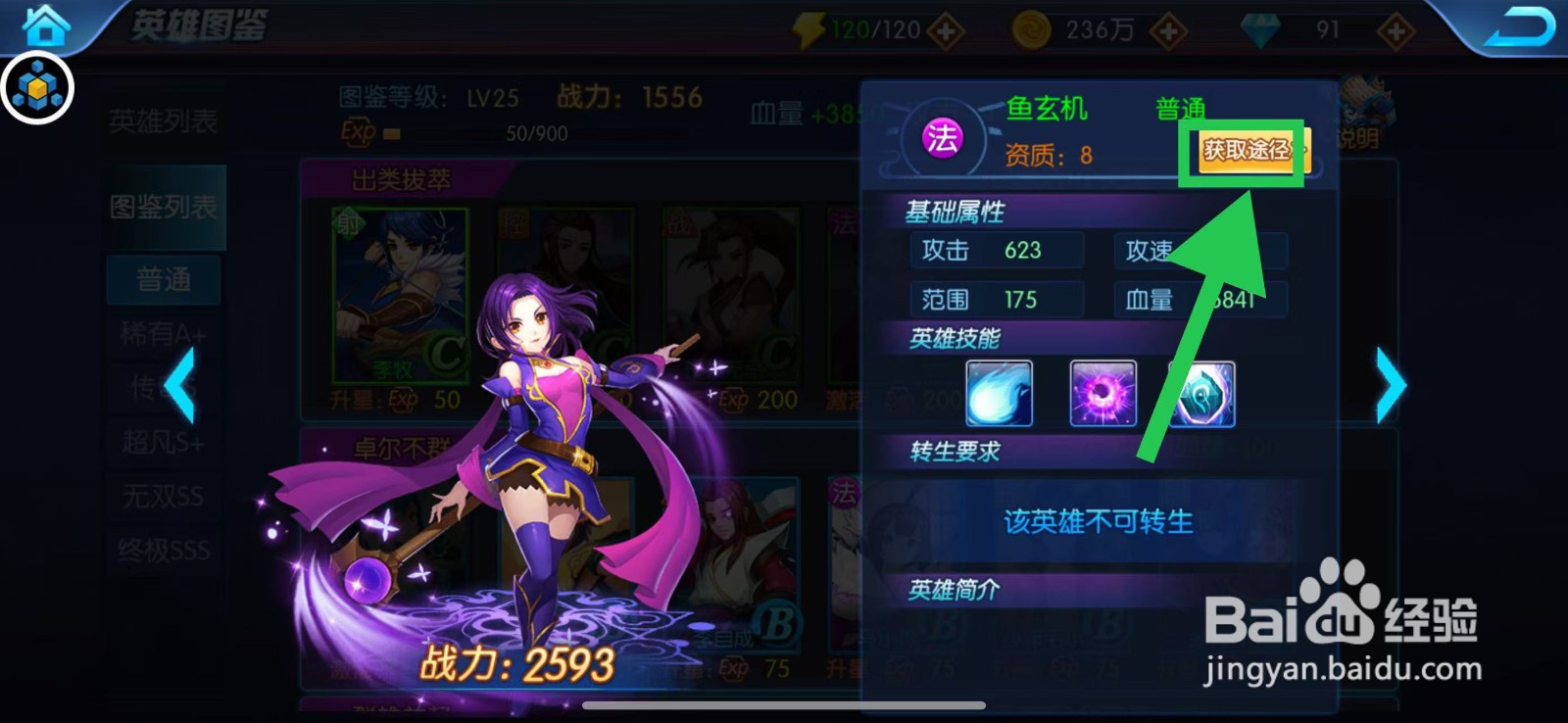Select the 李牧 hero thumbnail
The image size is (1568, 723).
pyautogui.click(x=396, y=294)
